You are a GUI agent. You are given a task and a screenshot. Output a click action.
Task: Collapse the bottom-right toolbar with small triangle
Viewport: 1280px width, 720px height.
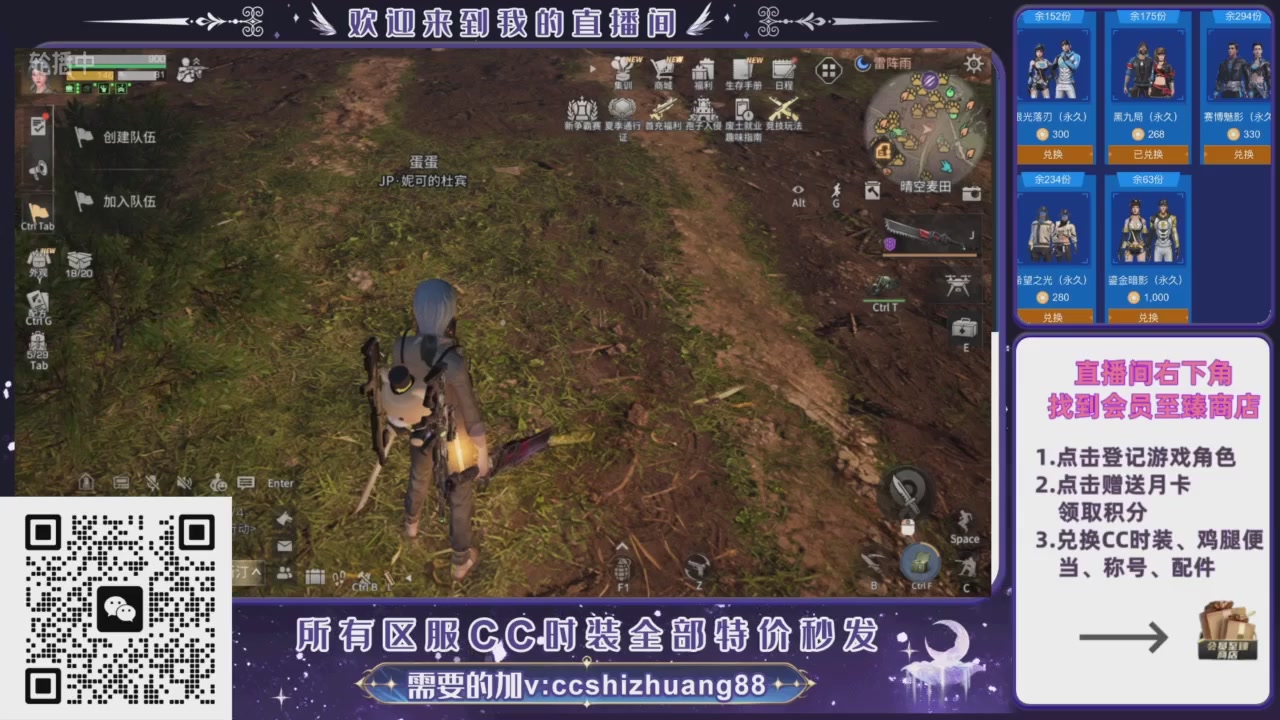(x=408, y=578)
